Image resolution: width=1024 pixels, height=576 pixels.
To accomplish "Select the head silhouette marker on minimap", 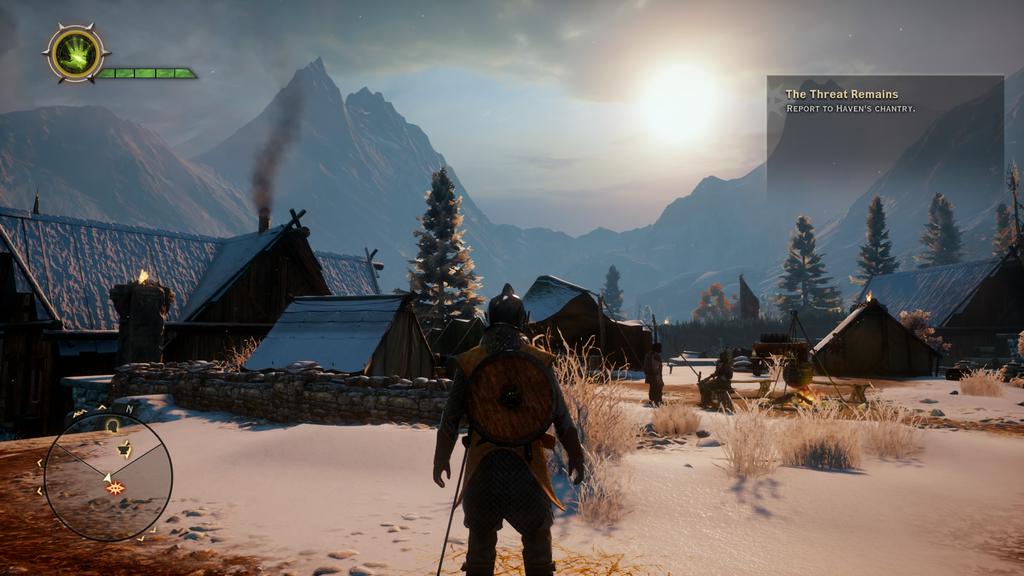I will tap(112, 425).
